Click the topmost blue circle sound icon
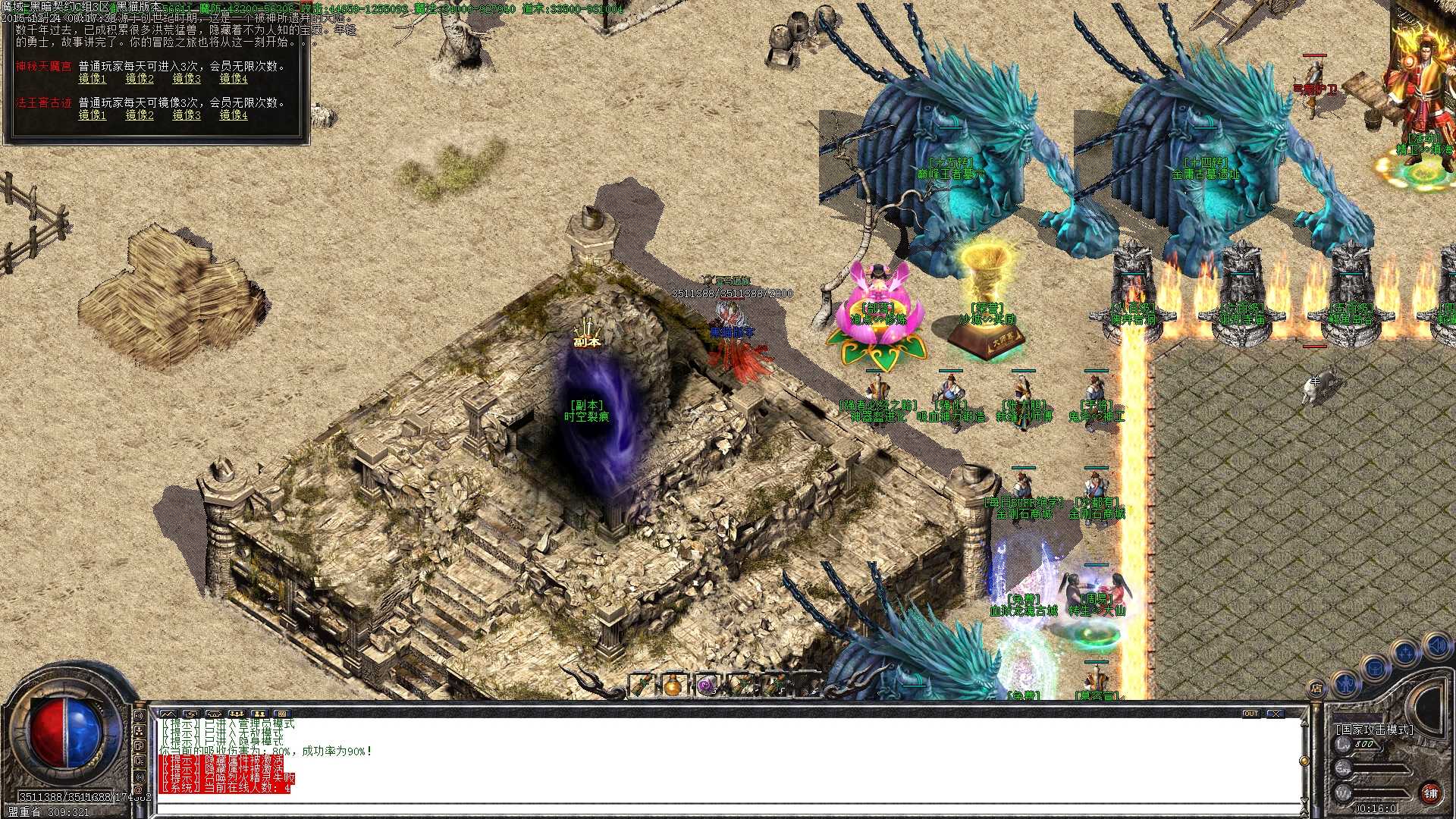 point(1438,645)
